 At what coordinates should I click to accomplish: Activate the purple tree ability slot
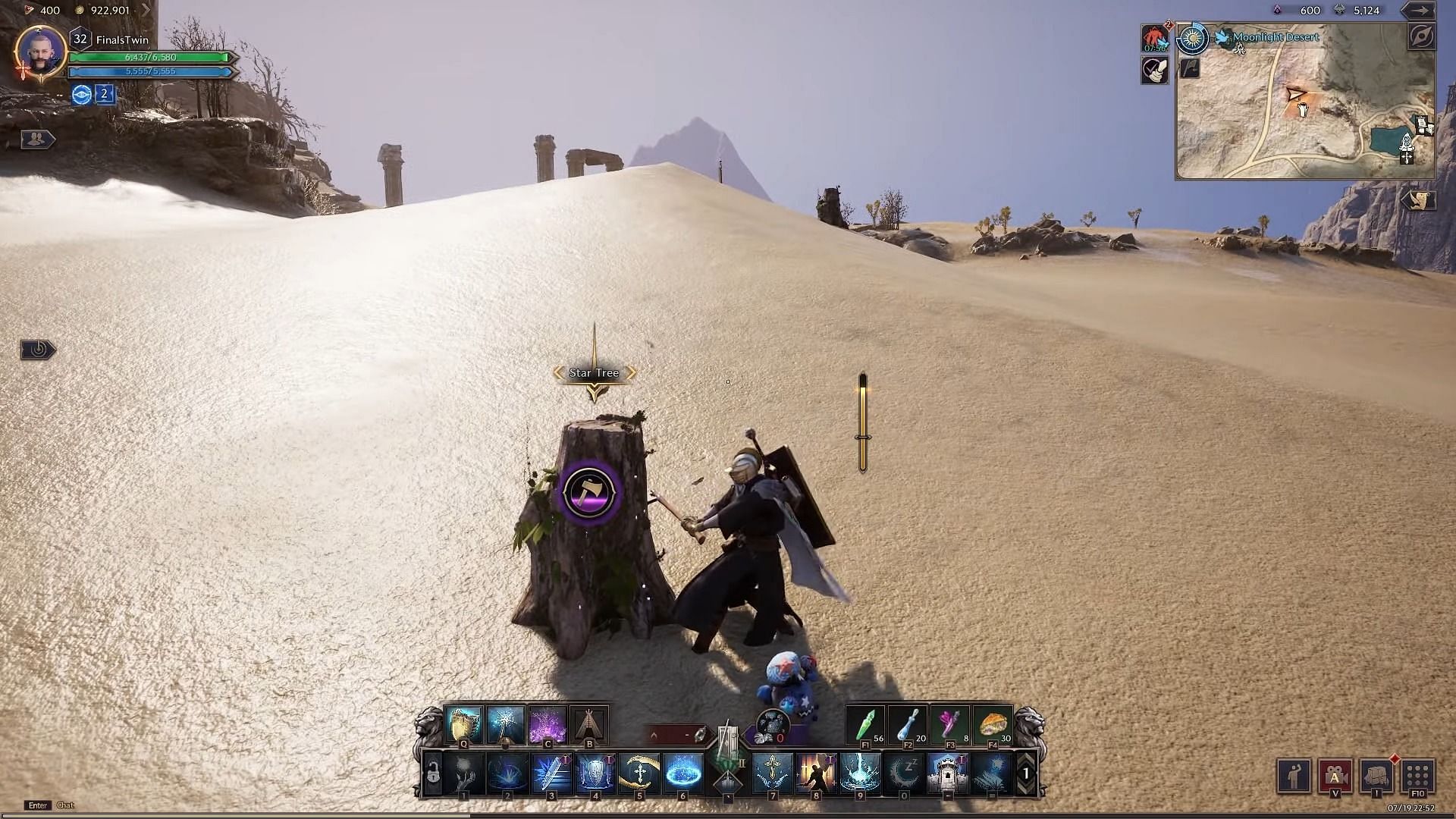(547, 726)
